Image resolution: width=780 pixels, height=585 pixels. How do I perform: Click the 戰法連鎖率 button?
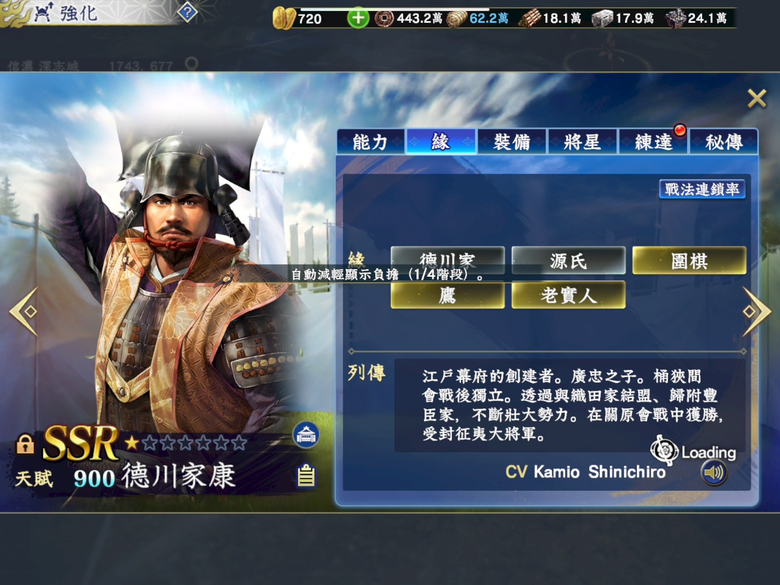tap(702, 189)
